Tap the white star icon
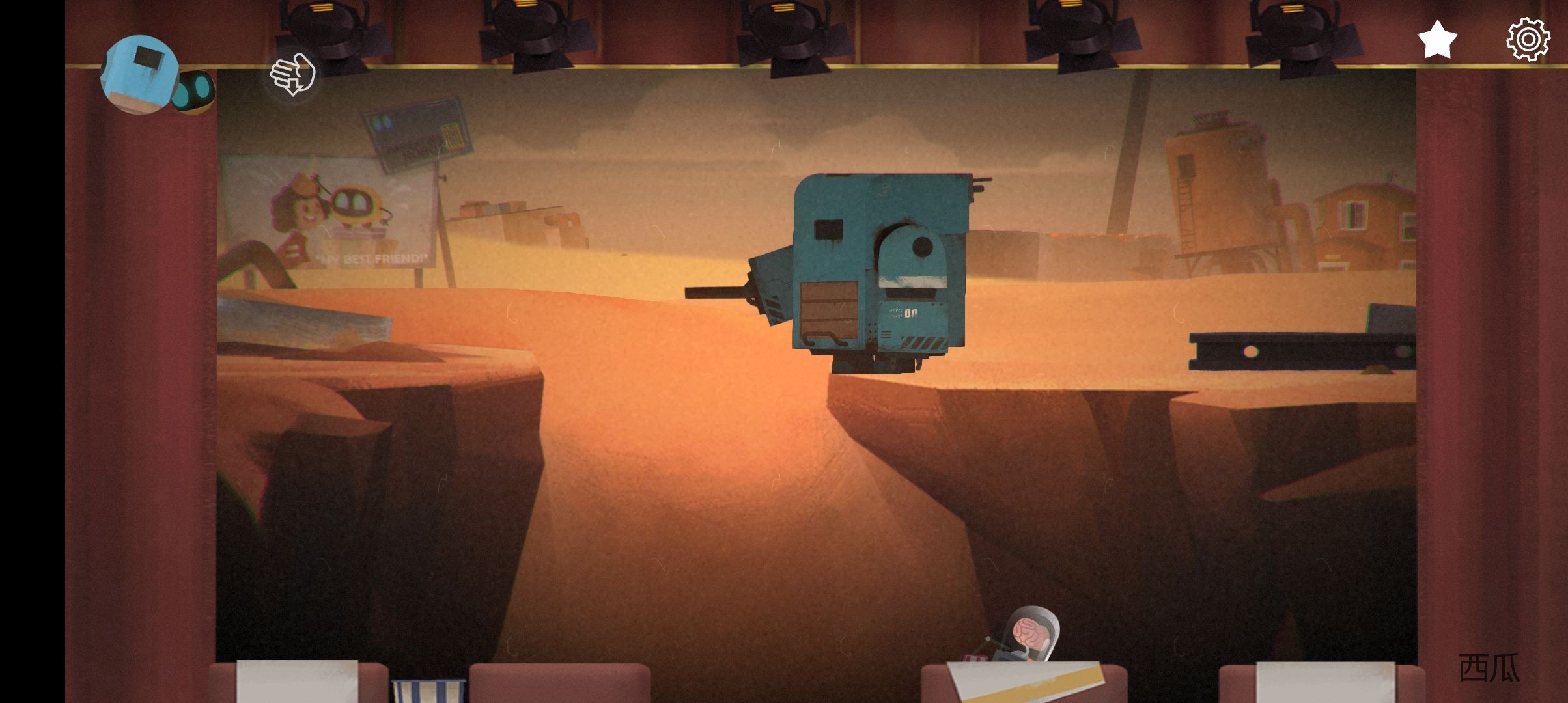The image size is (1568, 703). (1437, 40)
